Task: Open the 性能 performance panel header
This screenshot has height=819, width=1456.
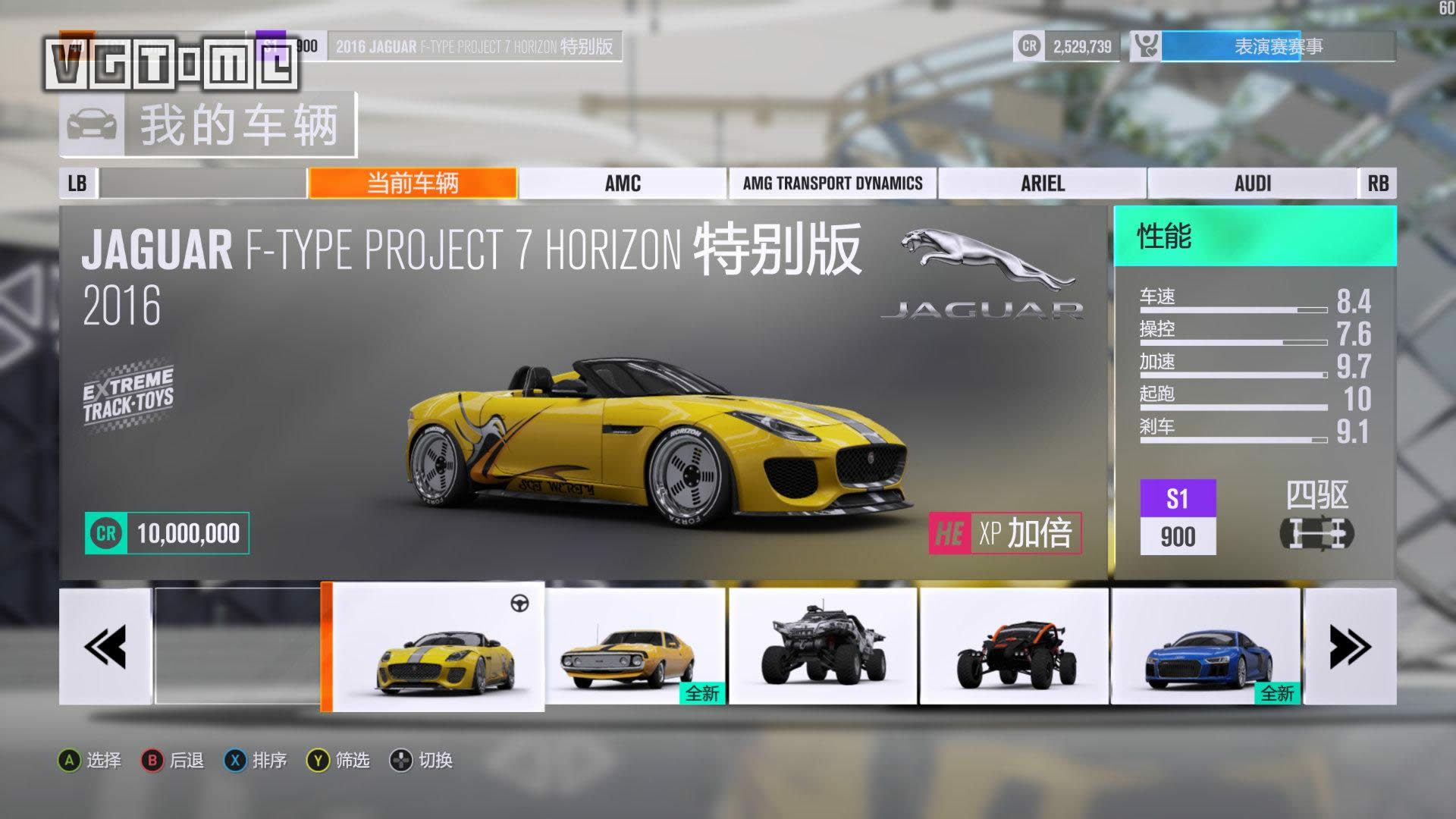Action: coord(1254,237)
